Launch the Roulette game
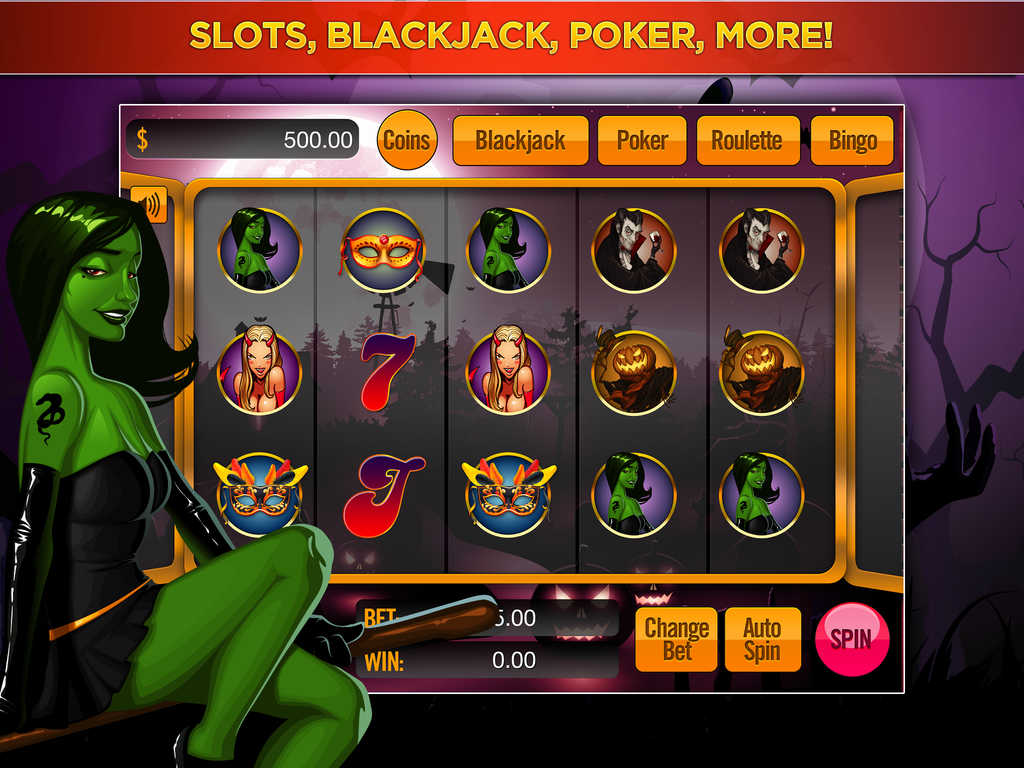Viewport: 1024px width, 768px height. tap(747, 140)
